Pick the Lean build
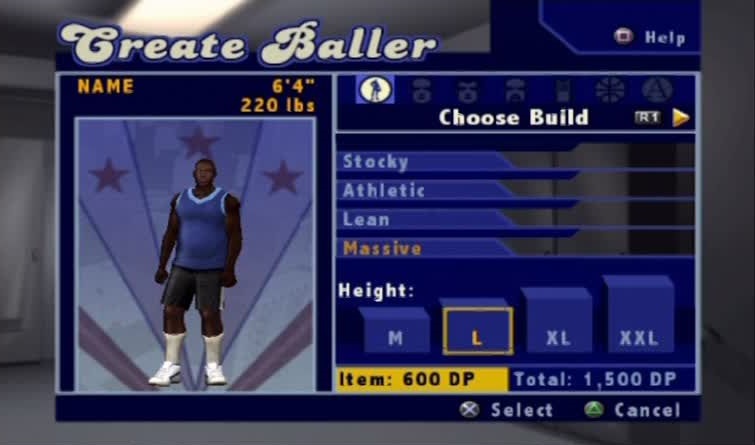This screenshot has height=445, width=755. (x=367, y=220)
